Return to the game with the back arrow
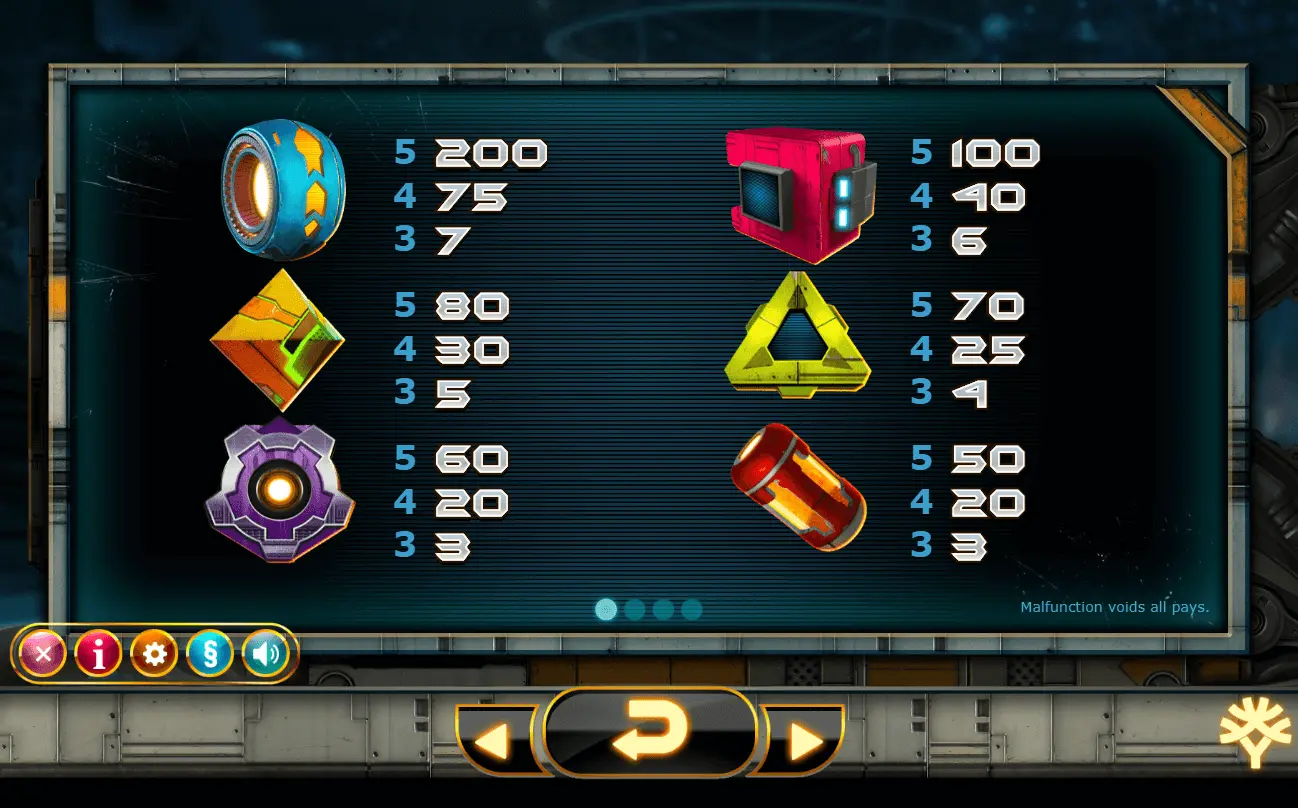 [x=649, y=732]
